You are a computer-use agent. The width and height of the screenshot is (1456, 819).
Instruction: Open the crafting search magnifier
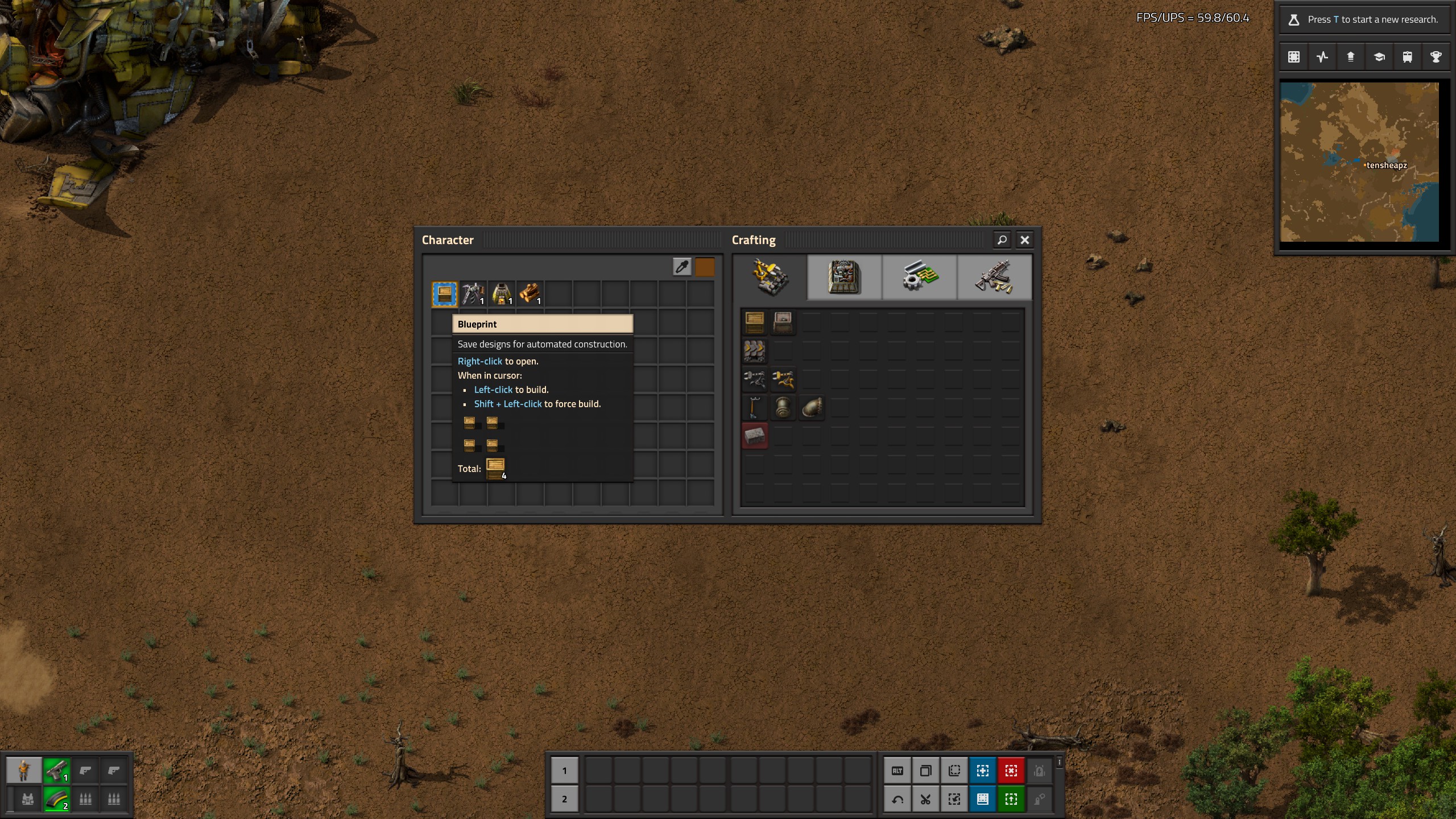point(1002,240)
